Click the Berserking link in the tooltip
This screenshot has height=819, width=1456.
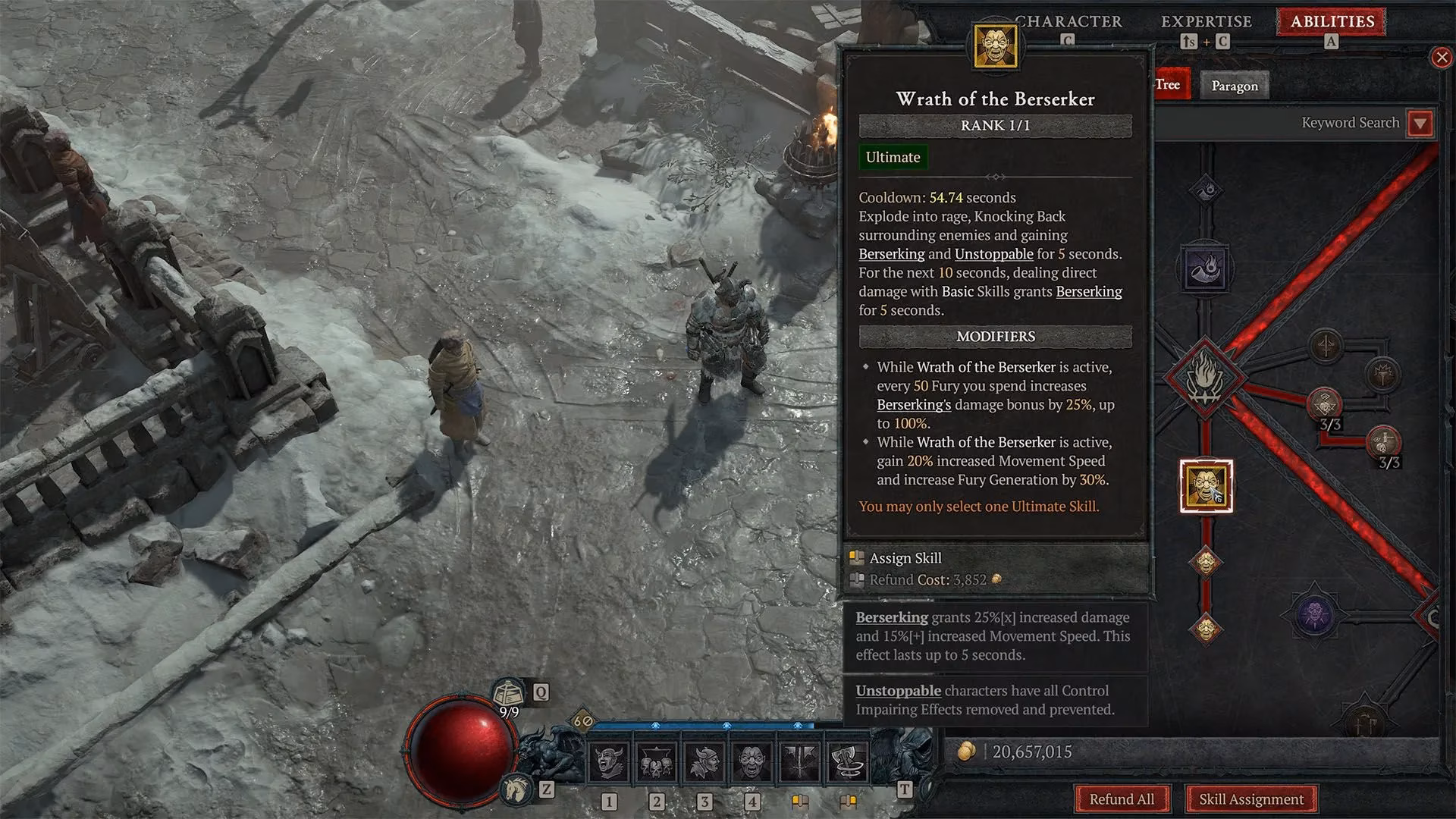(x=891, y=255)
